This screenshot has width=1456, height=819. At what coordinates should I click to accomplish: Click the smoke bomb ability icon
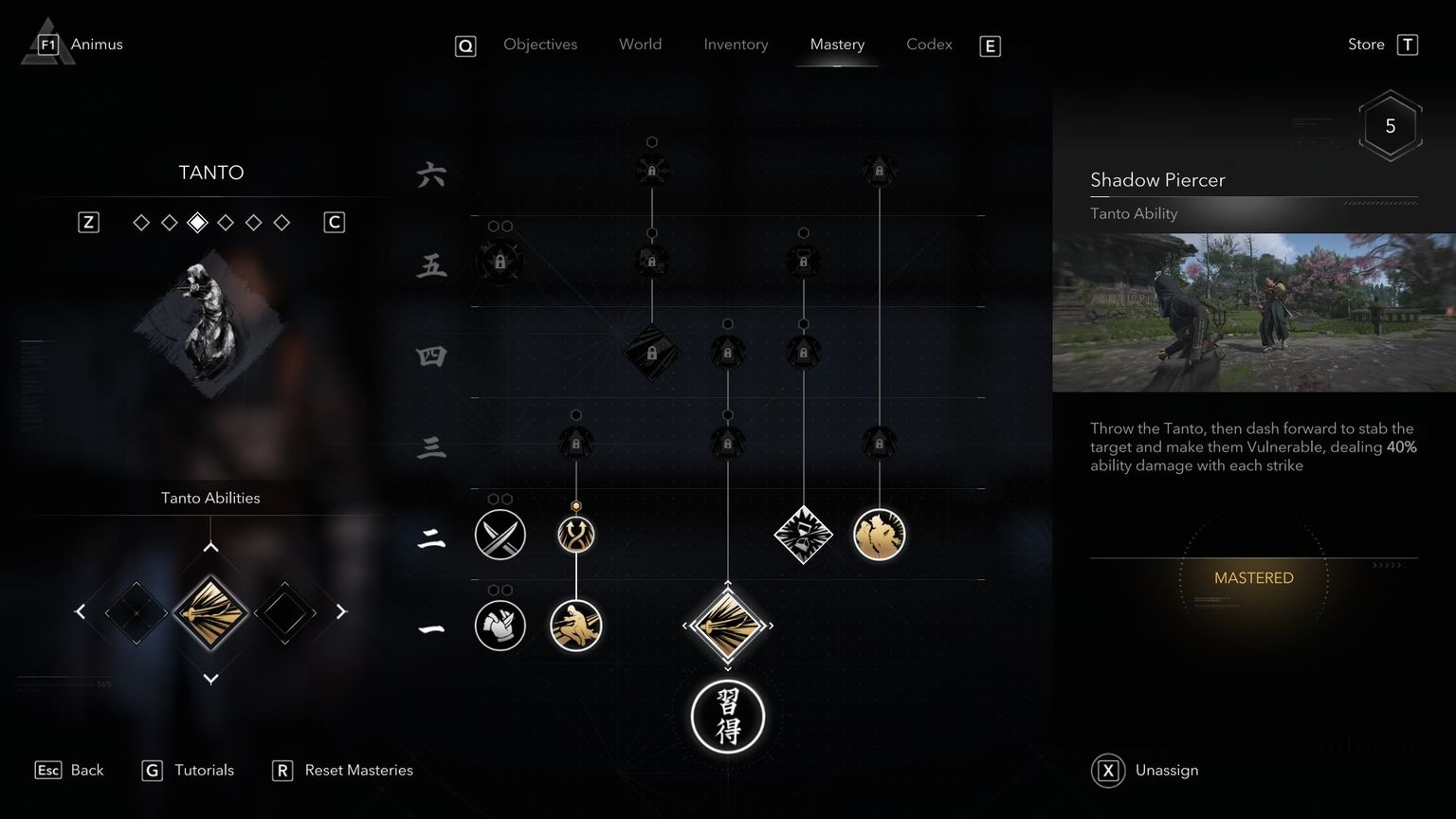tap(803, 535)
